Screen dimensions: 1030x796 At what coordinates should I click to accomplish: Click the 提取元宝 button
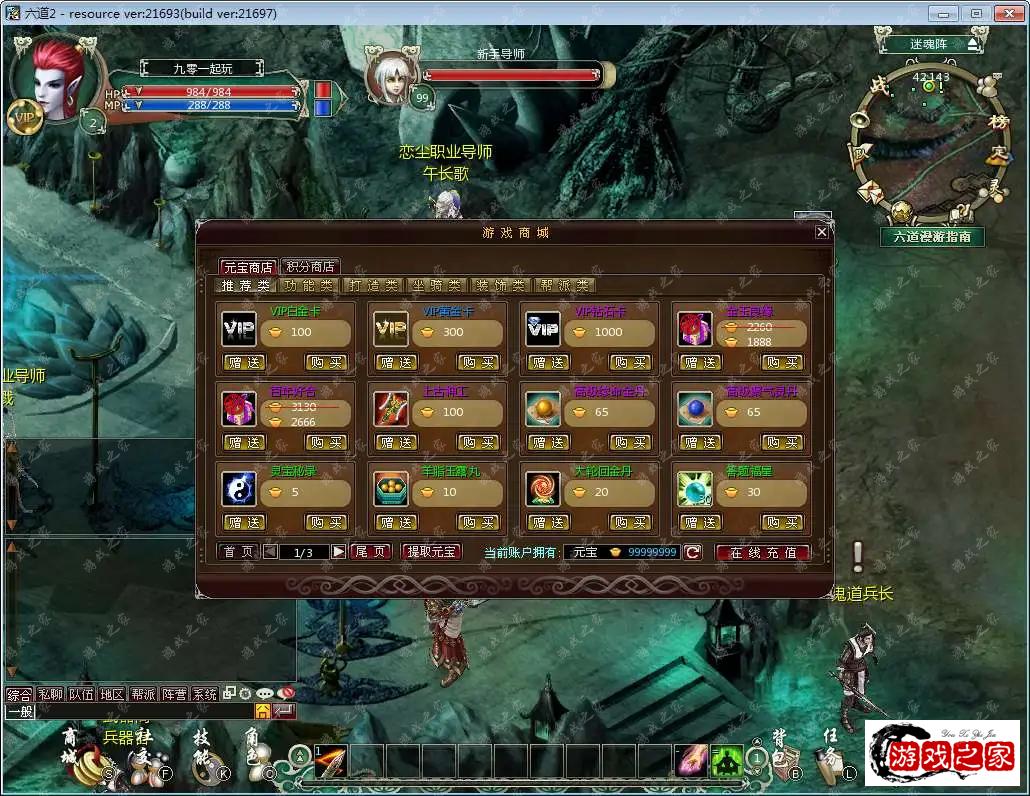(431, 552)
